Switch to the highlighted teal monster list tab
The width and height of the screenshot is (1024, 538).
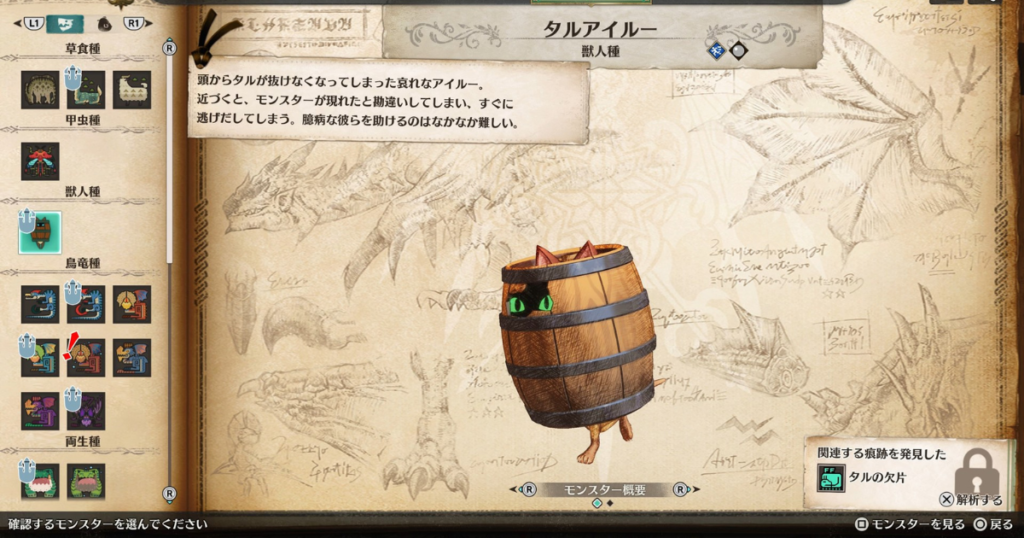click(x=65, y=22)
